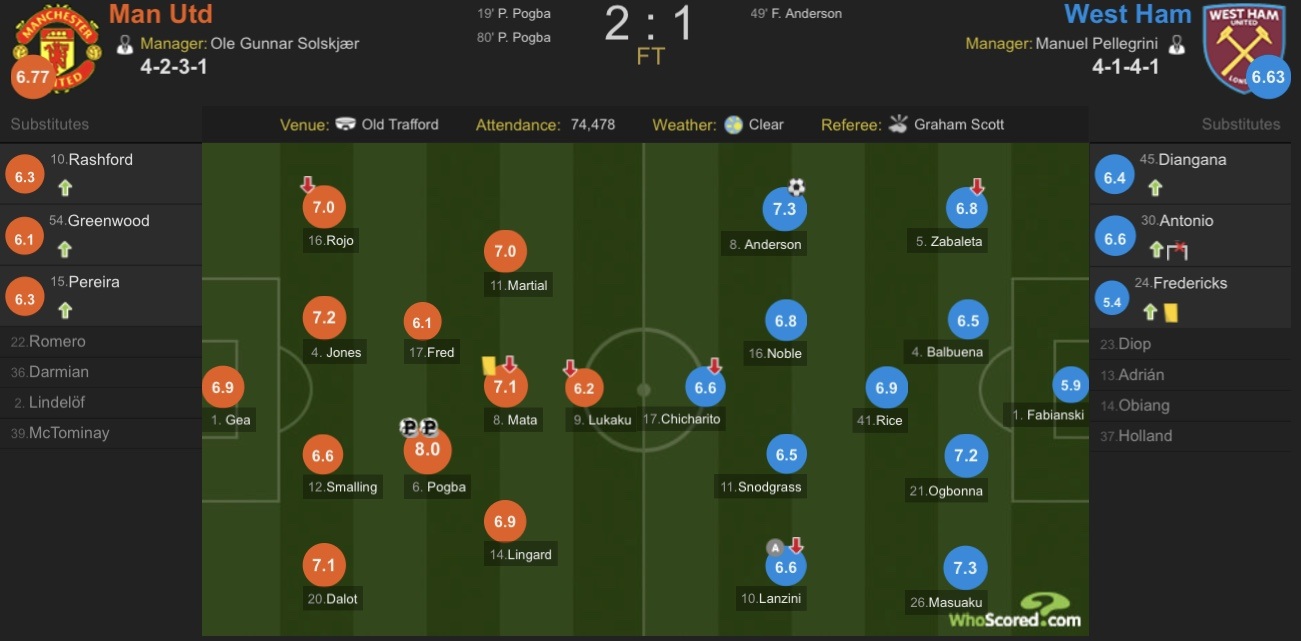Image resolution: width=1301 pixels, height=641 pixels.
Task: Select Pogba's 8.0 rating circle
Action: (x=427, y=451)
